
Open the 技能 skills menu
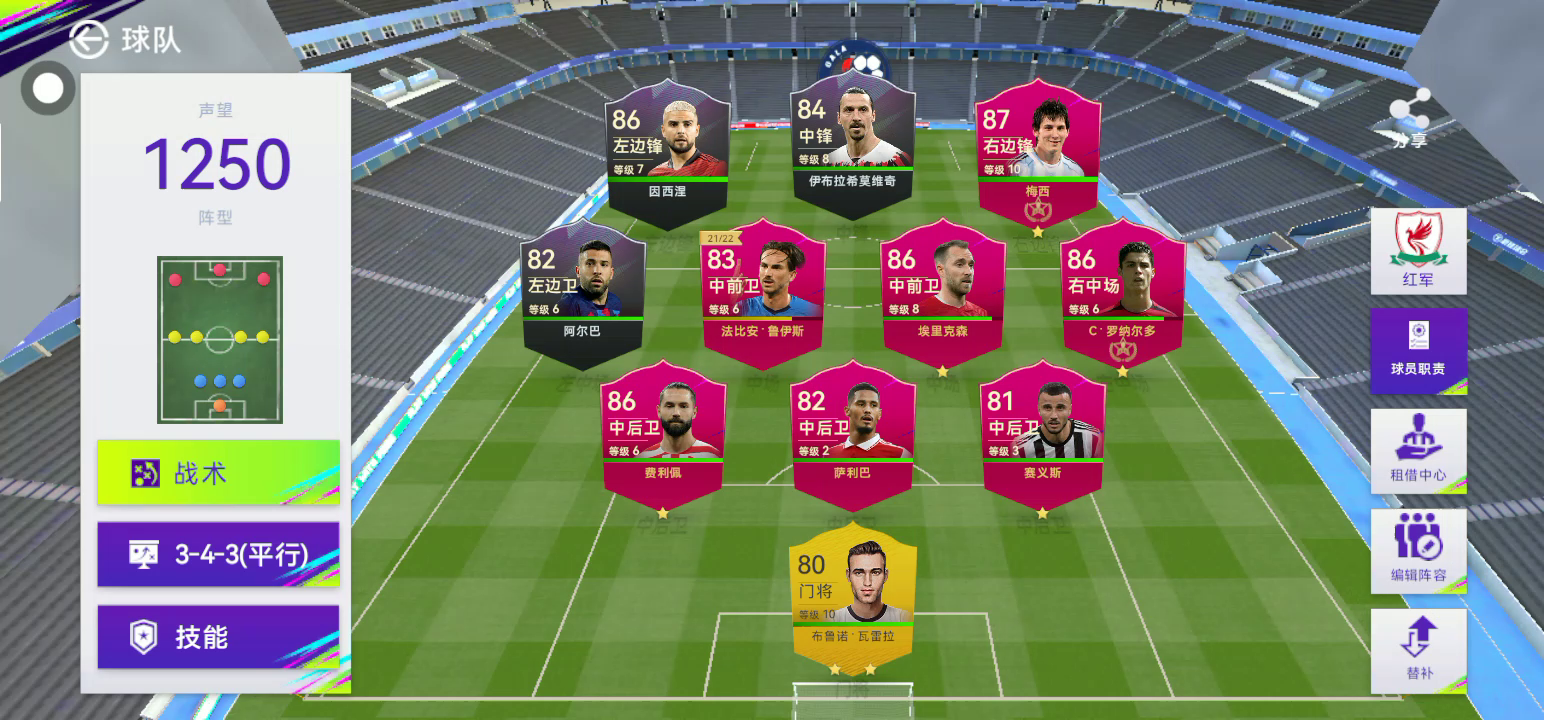pos(218,637)
